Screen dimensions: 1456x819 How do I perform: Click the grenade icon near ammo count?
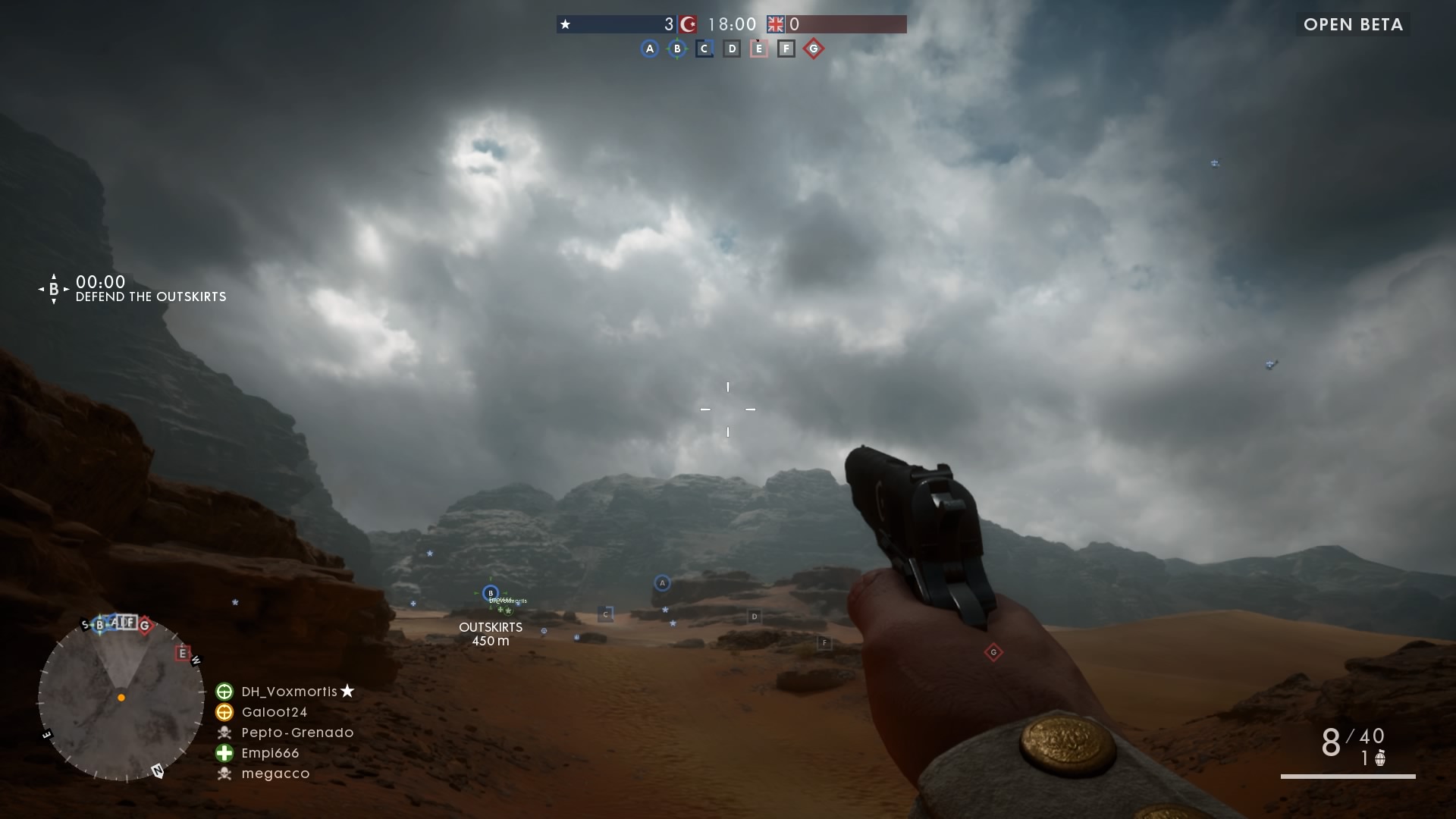click(x=1380, y=758)
